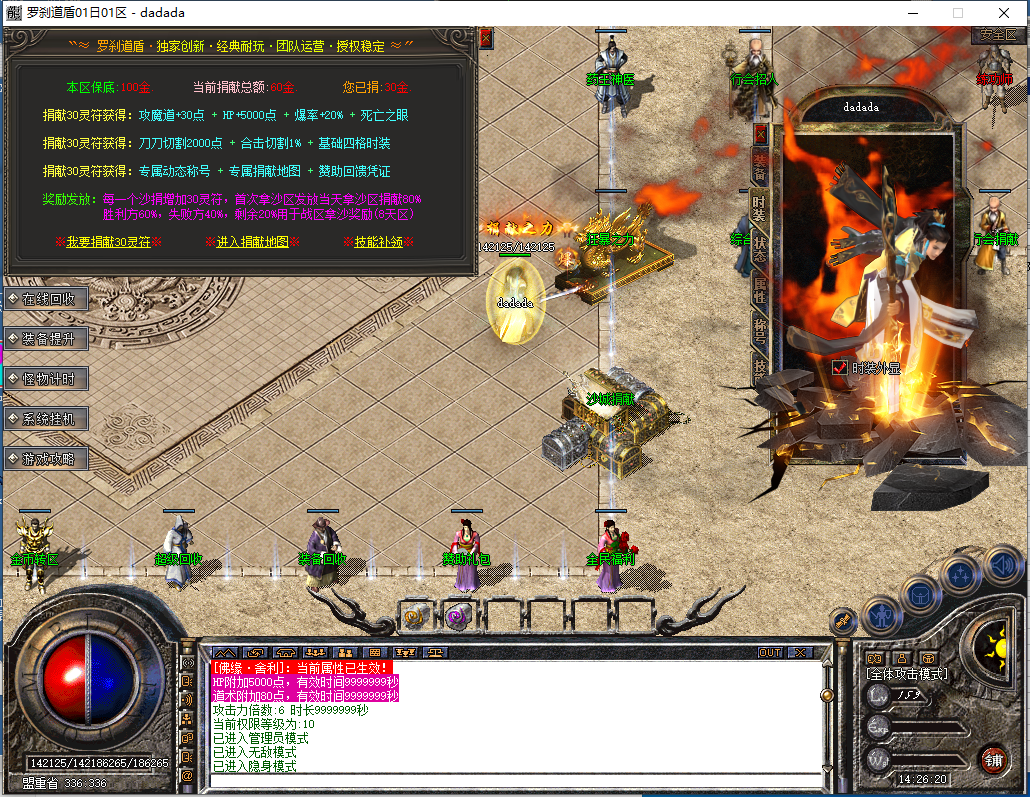Close the dadada character panel
The width and height of the screenshot is (1030, 797).
[x=760, y=132]
